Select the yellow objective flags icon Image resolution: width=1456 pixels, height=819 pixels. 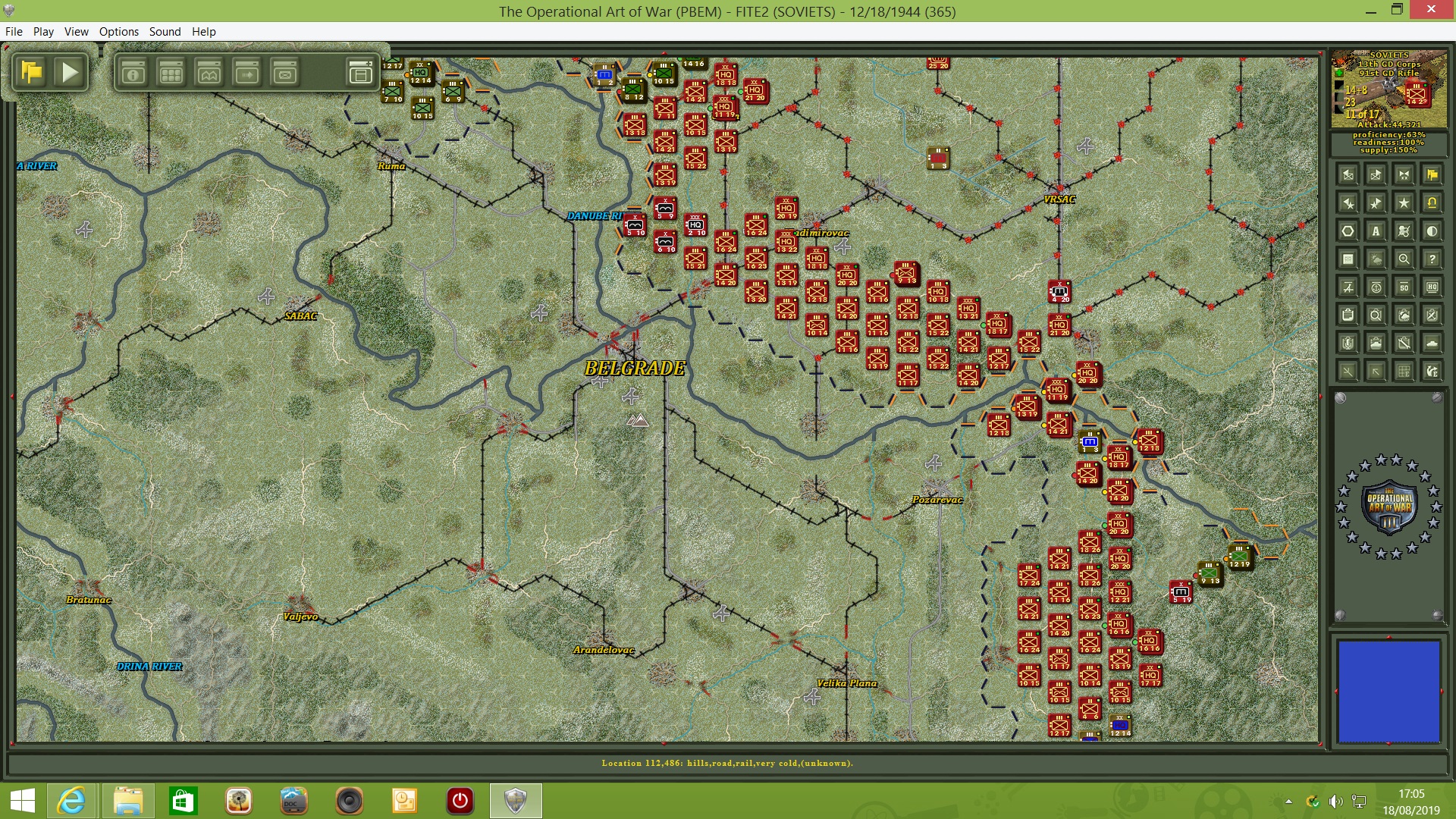[1433, 175]
